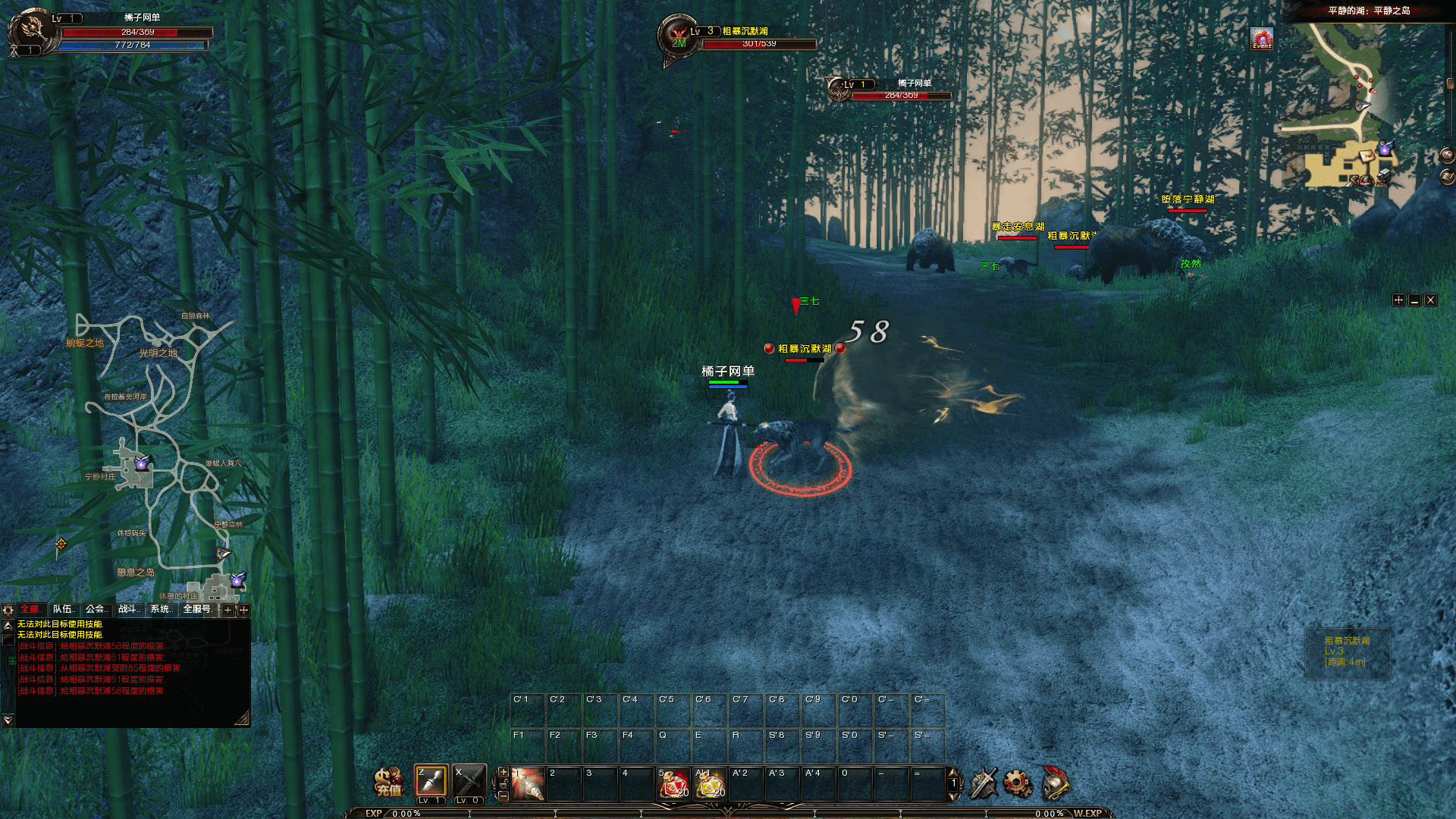Screen dimensions: 1456x819
Task: Open the helmet character menu
Action: pyautogui.click(x=1055, y=783)
